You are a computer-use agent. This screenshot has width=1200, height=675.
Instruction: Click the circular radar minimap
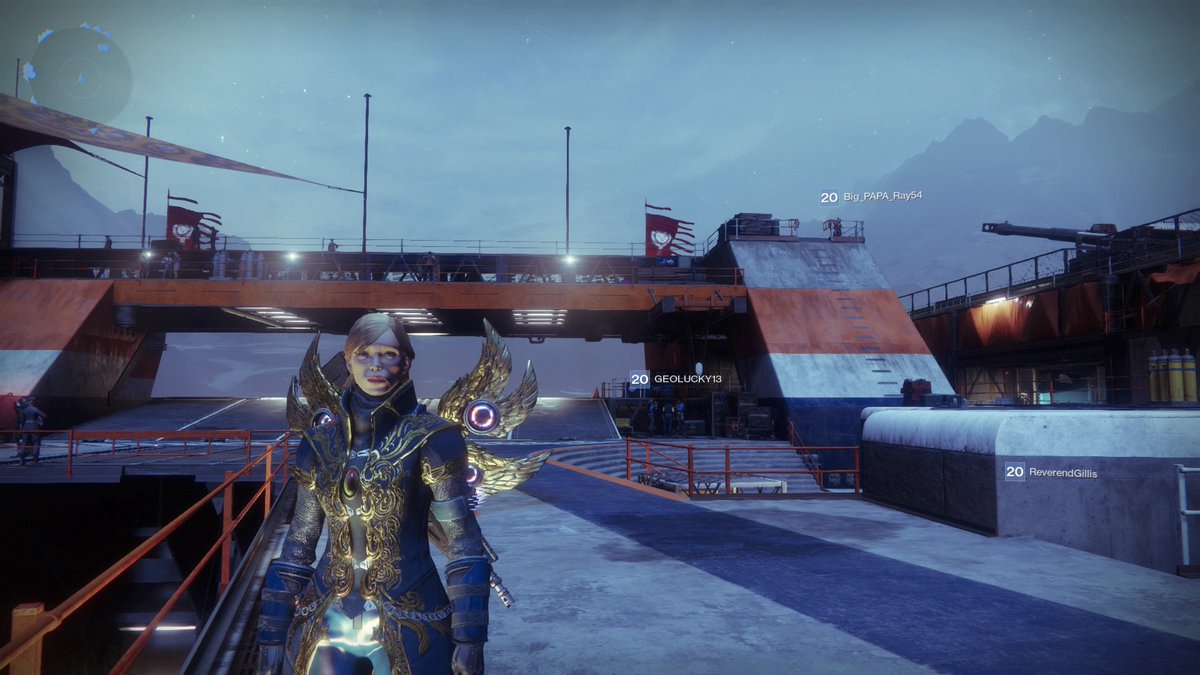(x=79, y=75)
